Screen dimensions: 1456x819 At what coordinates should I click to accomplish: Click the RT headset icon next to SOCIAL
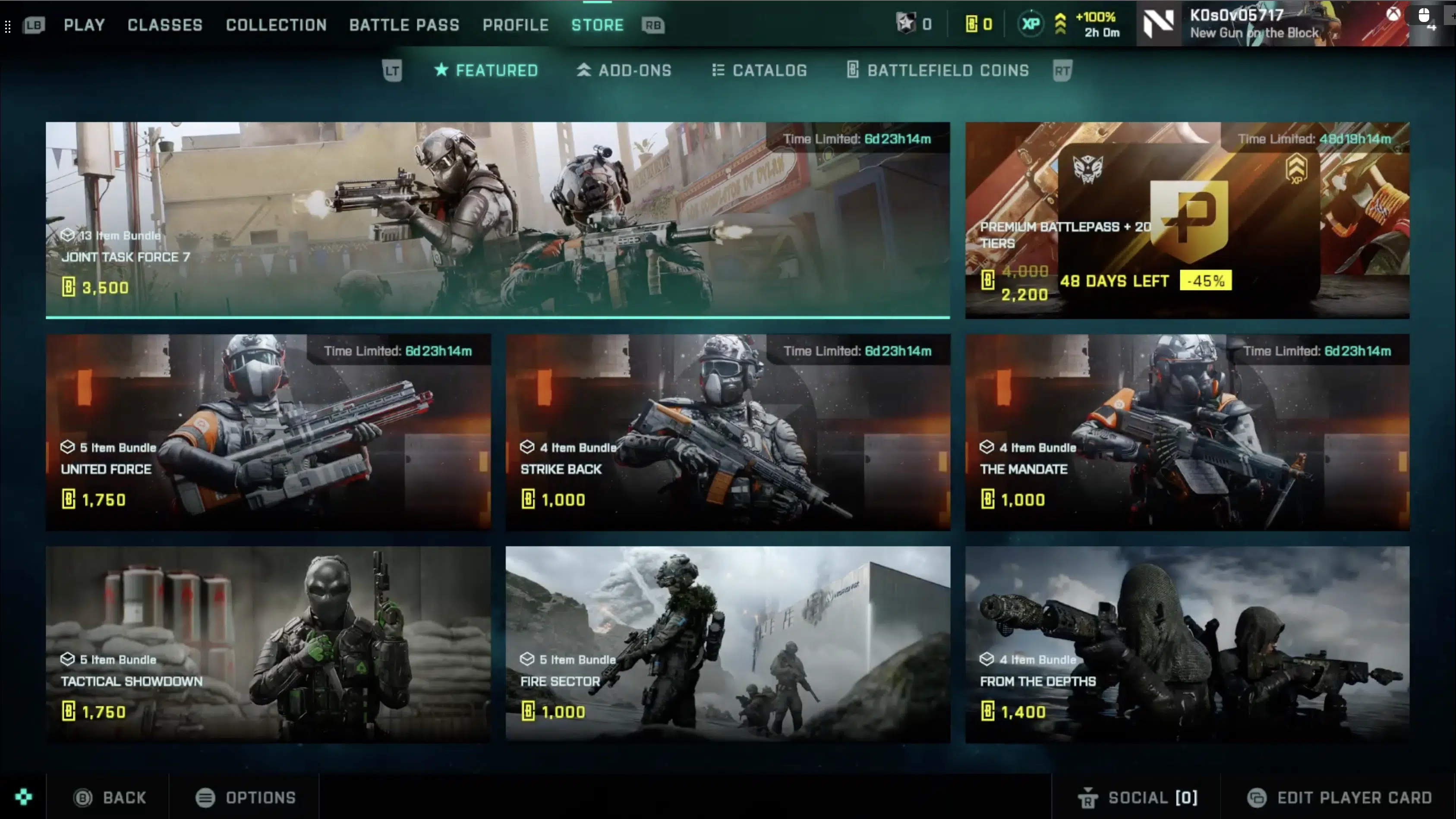[x=1090, y=797]
